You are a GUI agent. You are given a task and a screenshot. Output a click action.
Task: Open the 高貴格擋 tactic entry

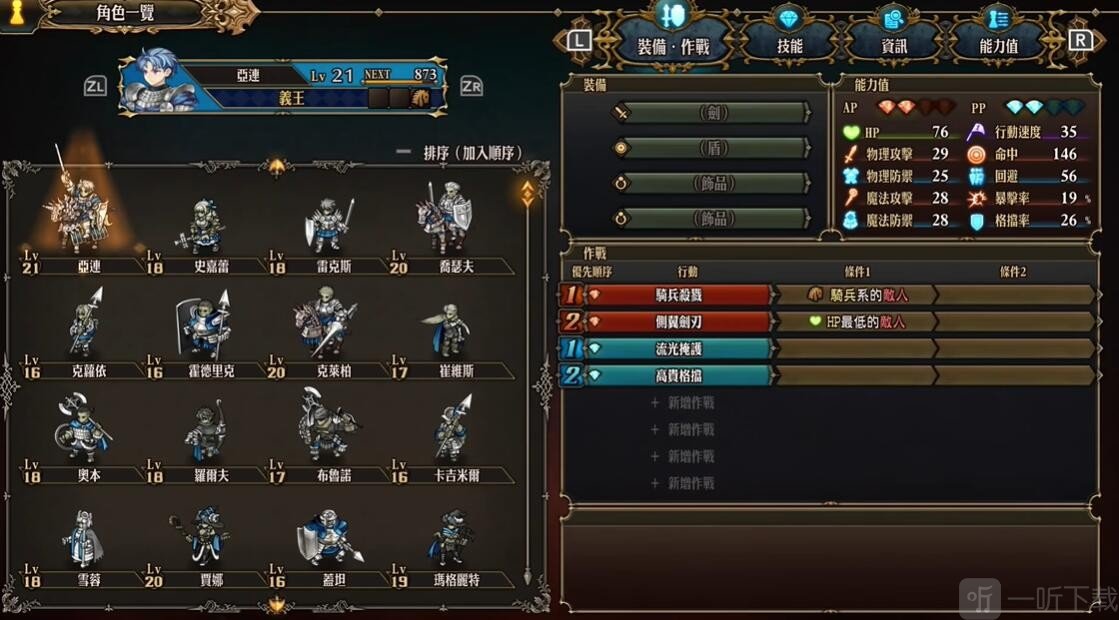(x=682, y=375)
